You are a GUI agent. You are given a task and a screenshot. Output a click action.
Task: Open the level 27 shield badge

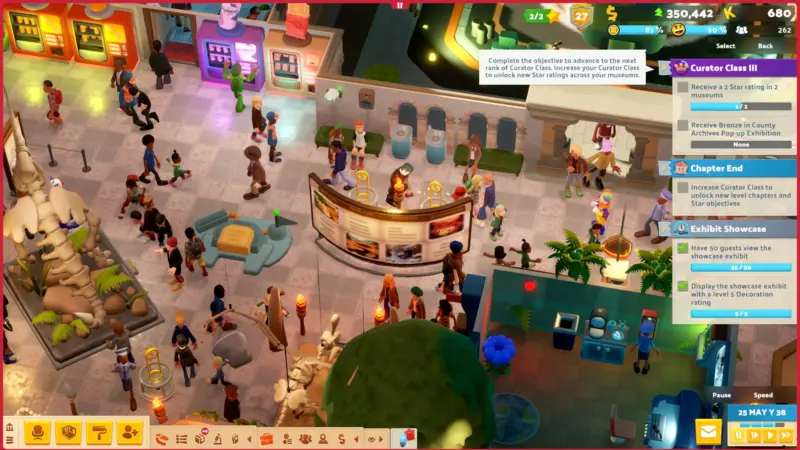(581, 16)
